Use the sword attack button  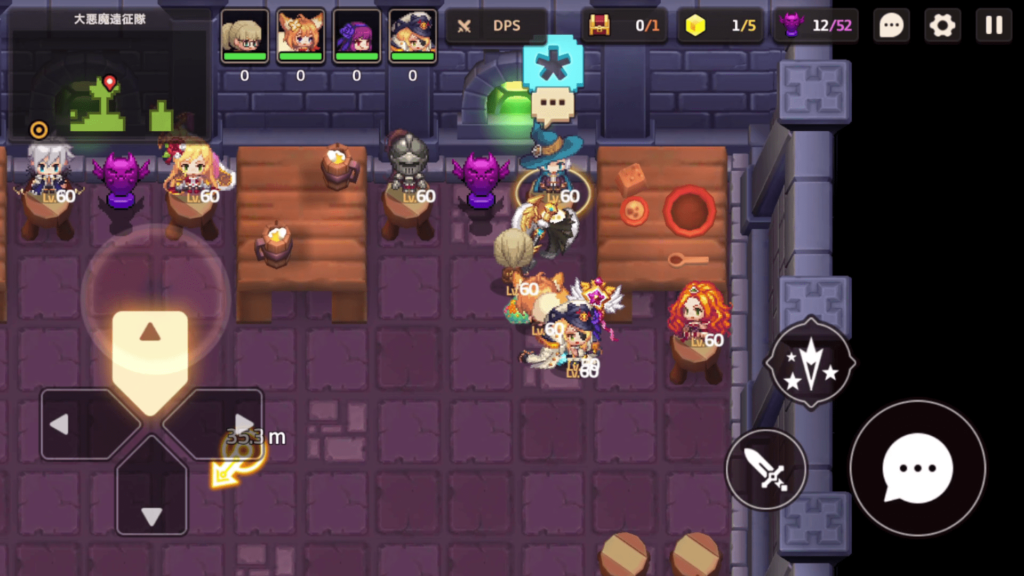pyautogui.click(x=766, y=470)
